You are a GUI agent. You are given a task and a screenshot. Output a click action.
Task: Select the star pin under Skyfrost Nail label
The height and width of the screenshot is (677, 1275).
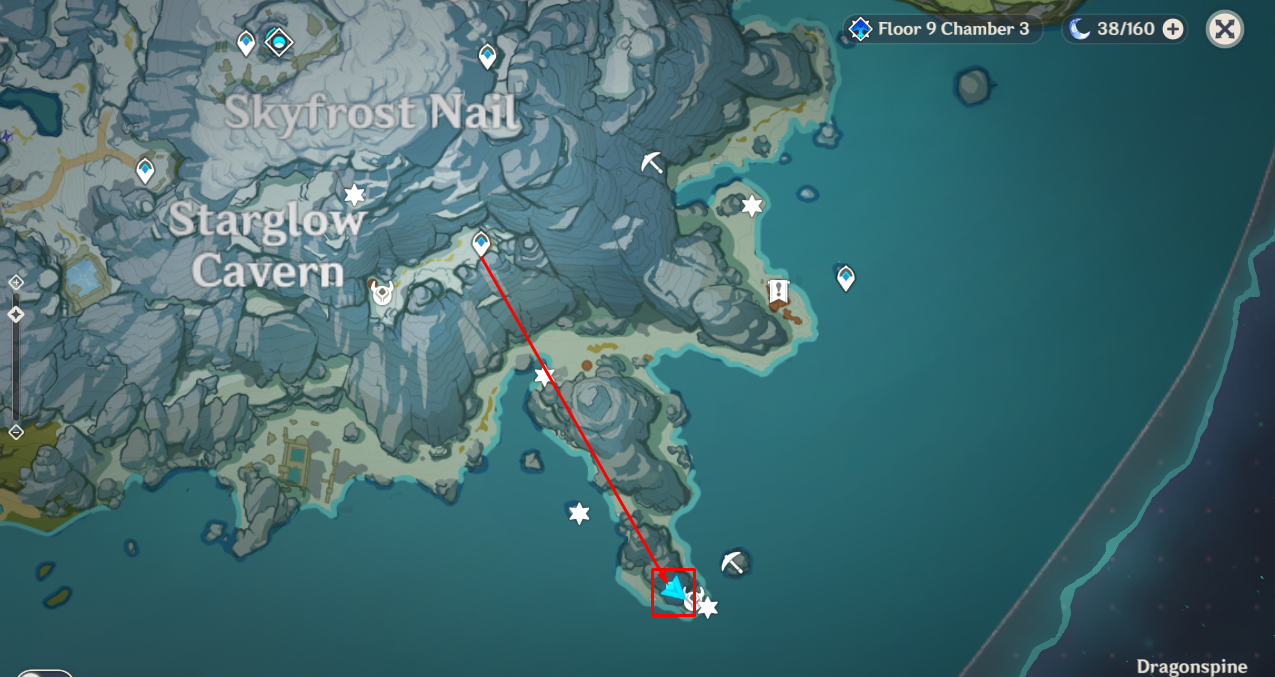(354, 195)
